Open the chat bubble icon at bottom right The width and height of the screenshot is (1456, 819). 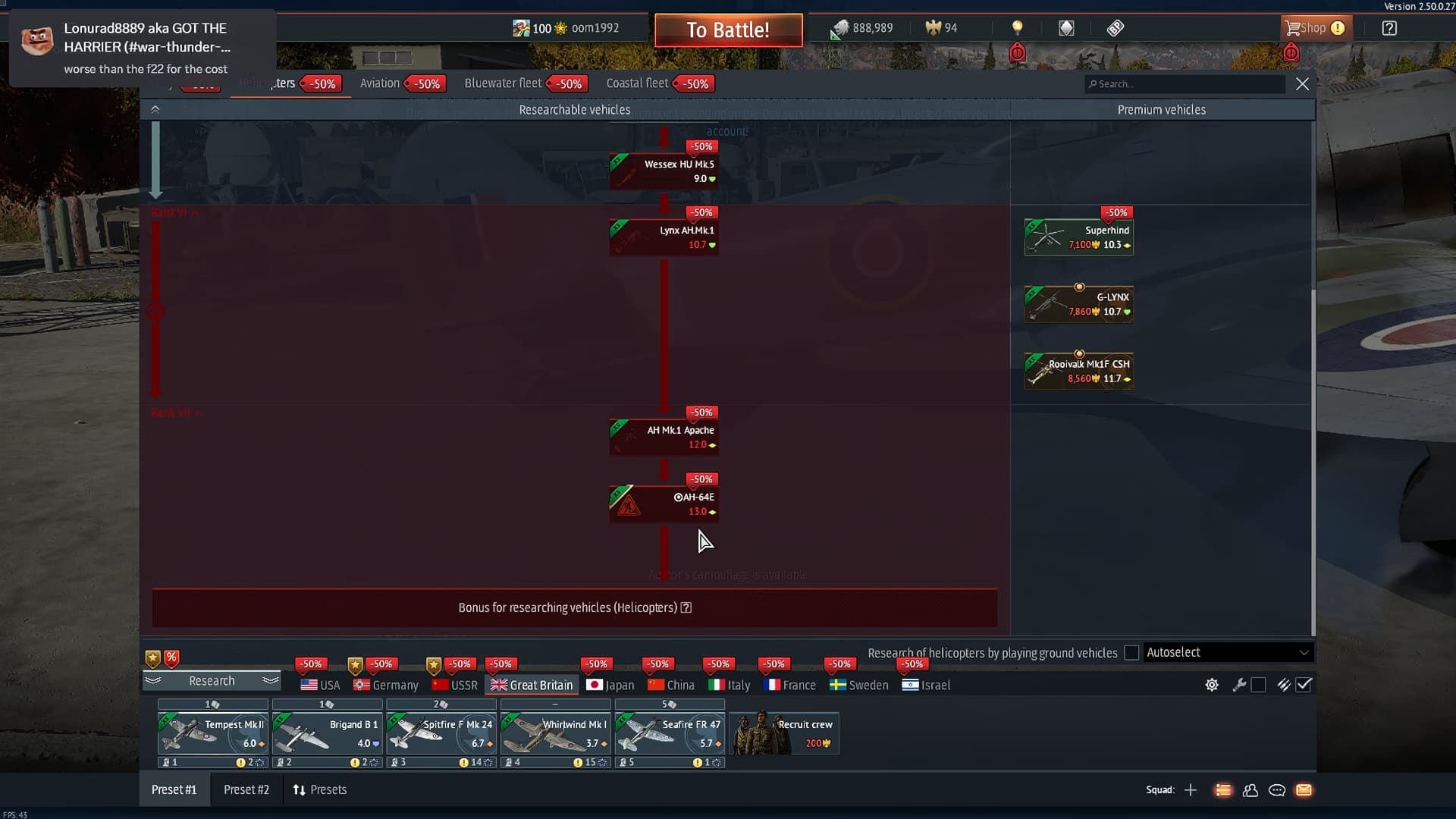tap(1277, 789)
